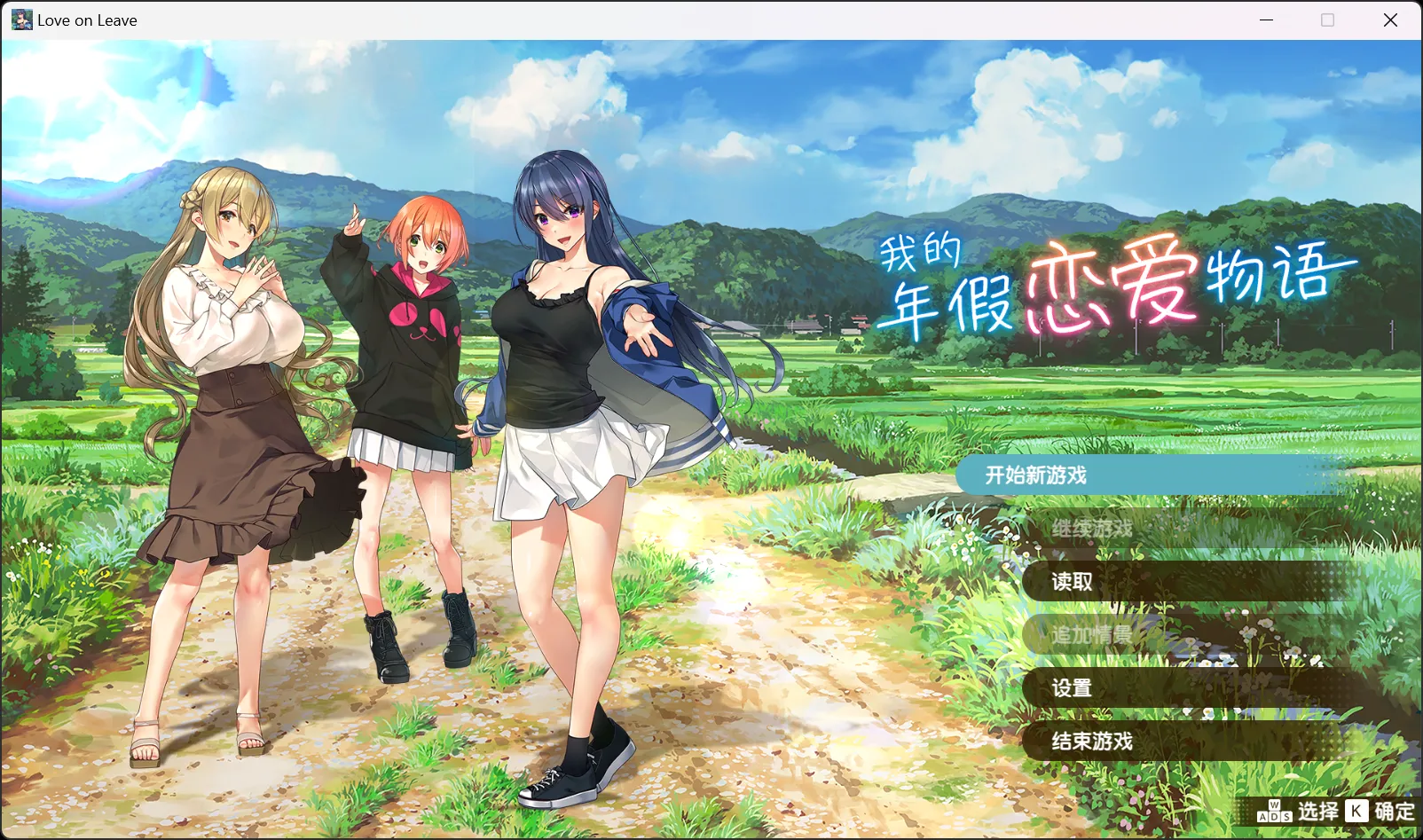Image resolution: width=1423 pixels, height=840 pixels.
Task: Start a new game with 开始新游戏
Action: point(1036,475)
